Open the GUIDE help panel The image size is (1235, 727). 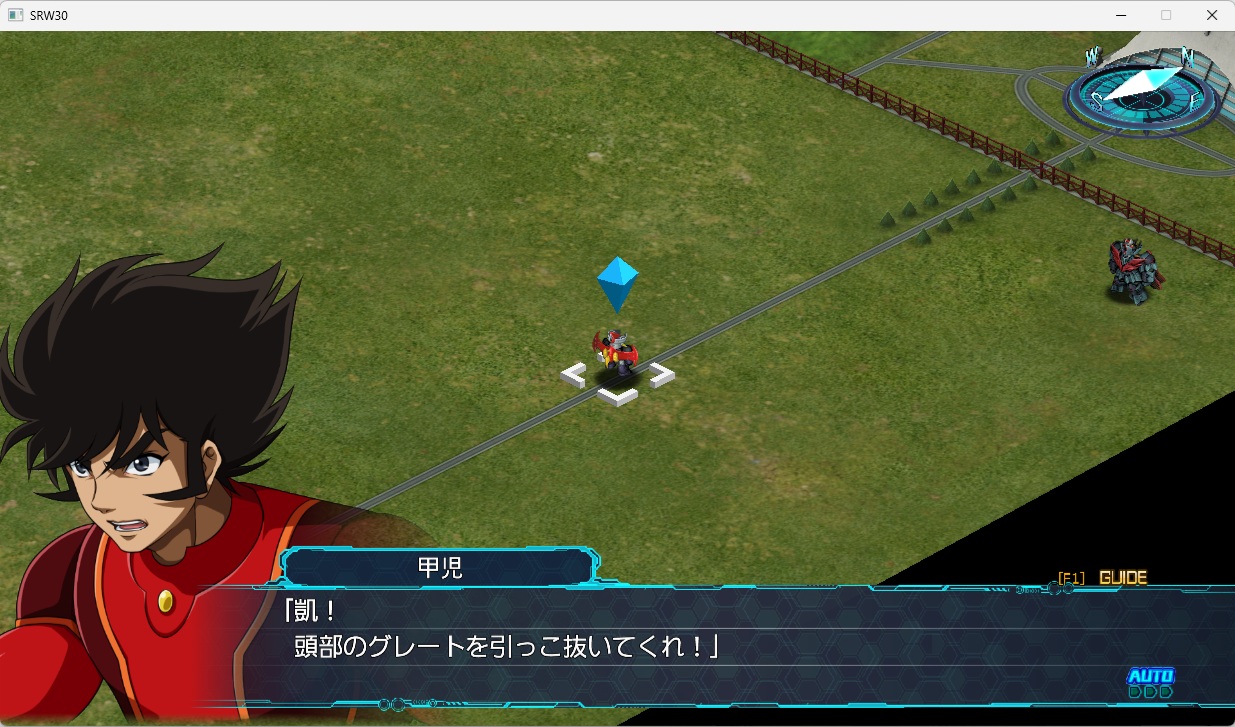point(1122,577)
